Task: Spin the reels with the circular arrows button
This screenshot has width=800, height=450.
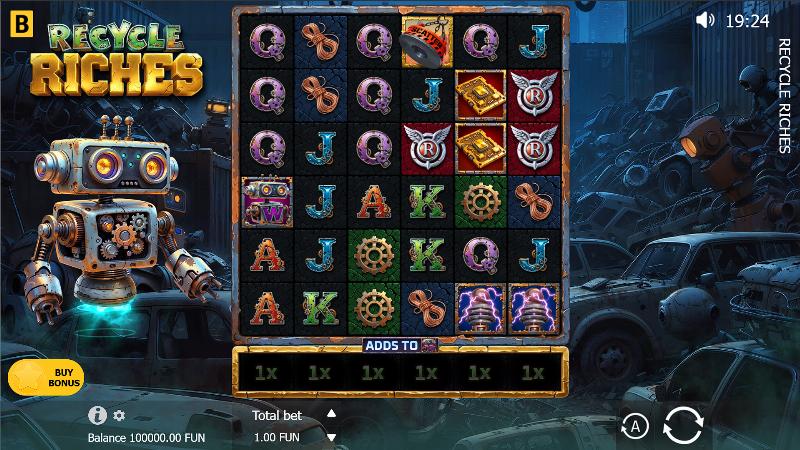Action: coord(683,426)
